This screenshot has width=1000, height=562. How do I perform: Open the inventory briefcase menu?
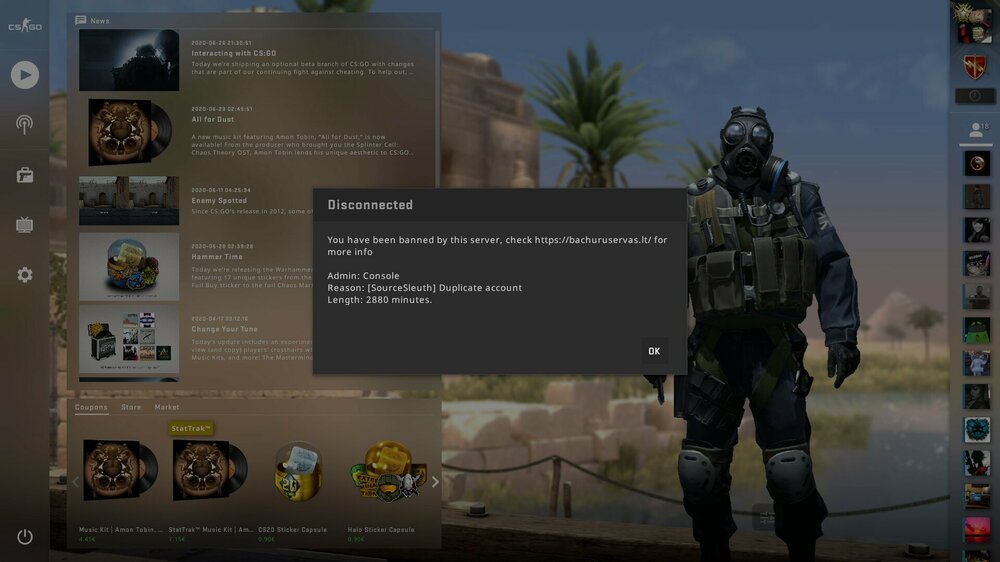click(x=25, y=175)
